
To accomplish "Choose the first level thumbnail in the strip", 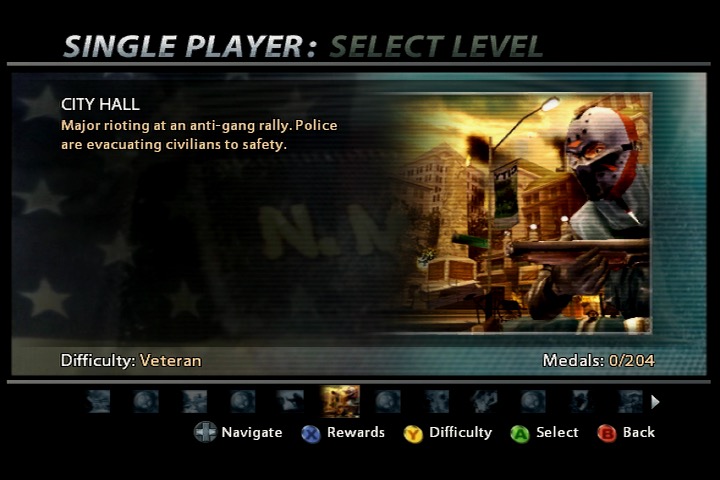I will coord(98,402).
